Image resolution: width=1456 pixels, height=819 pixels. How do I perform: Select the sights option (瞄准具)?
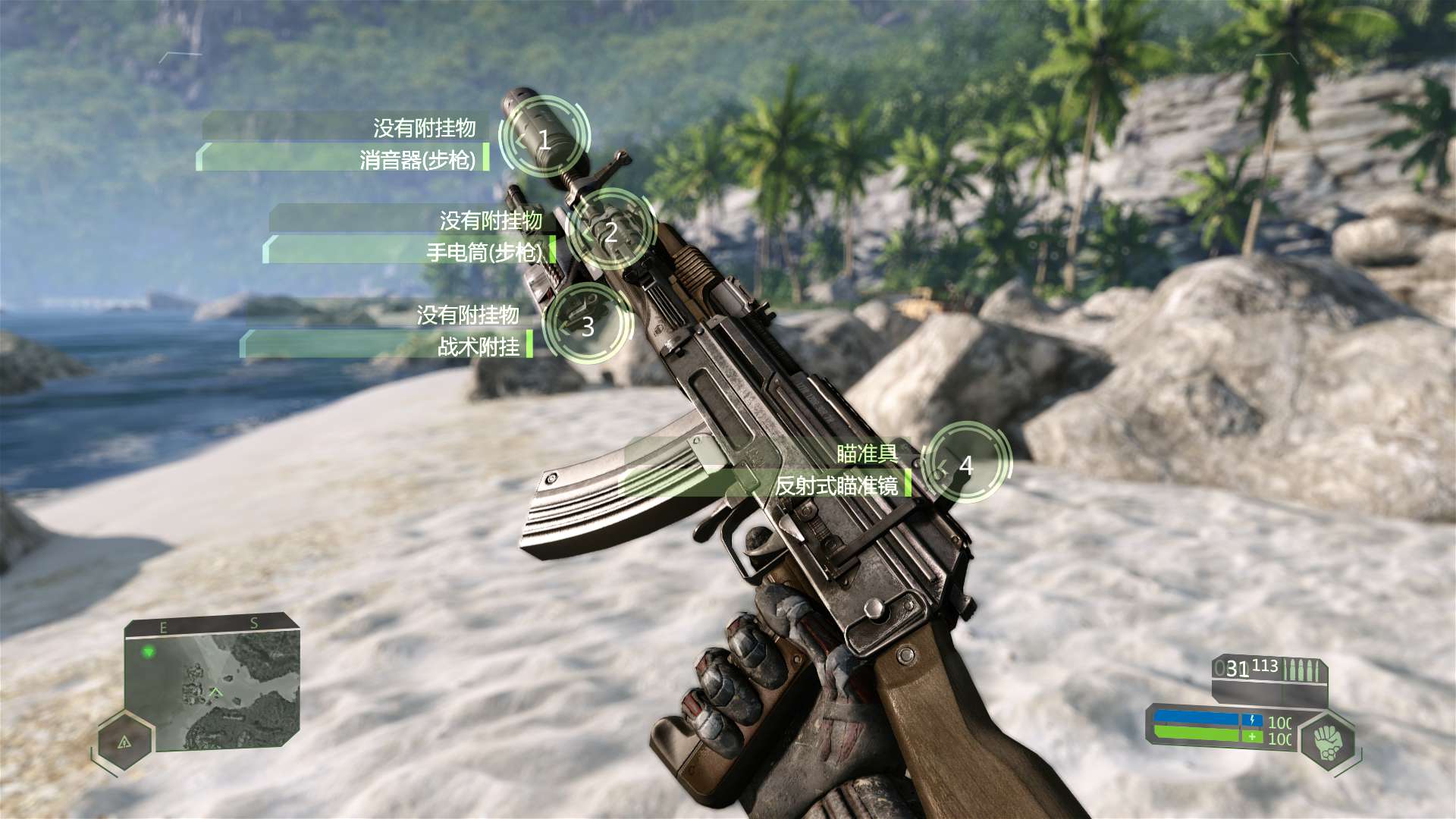[x=867, y=453]
